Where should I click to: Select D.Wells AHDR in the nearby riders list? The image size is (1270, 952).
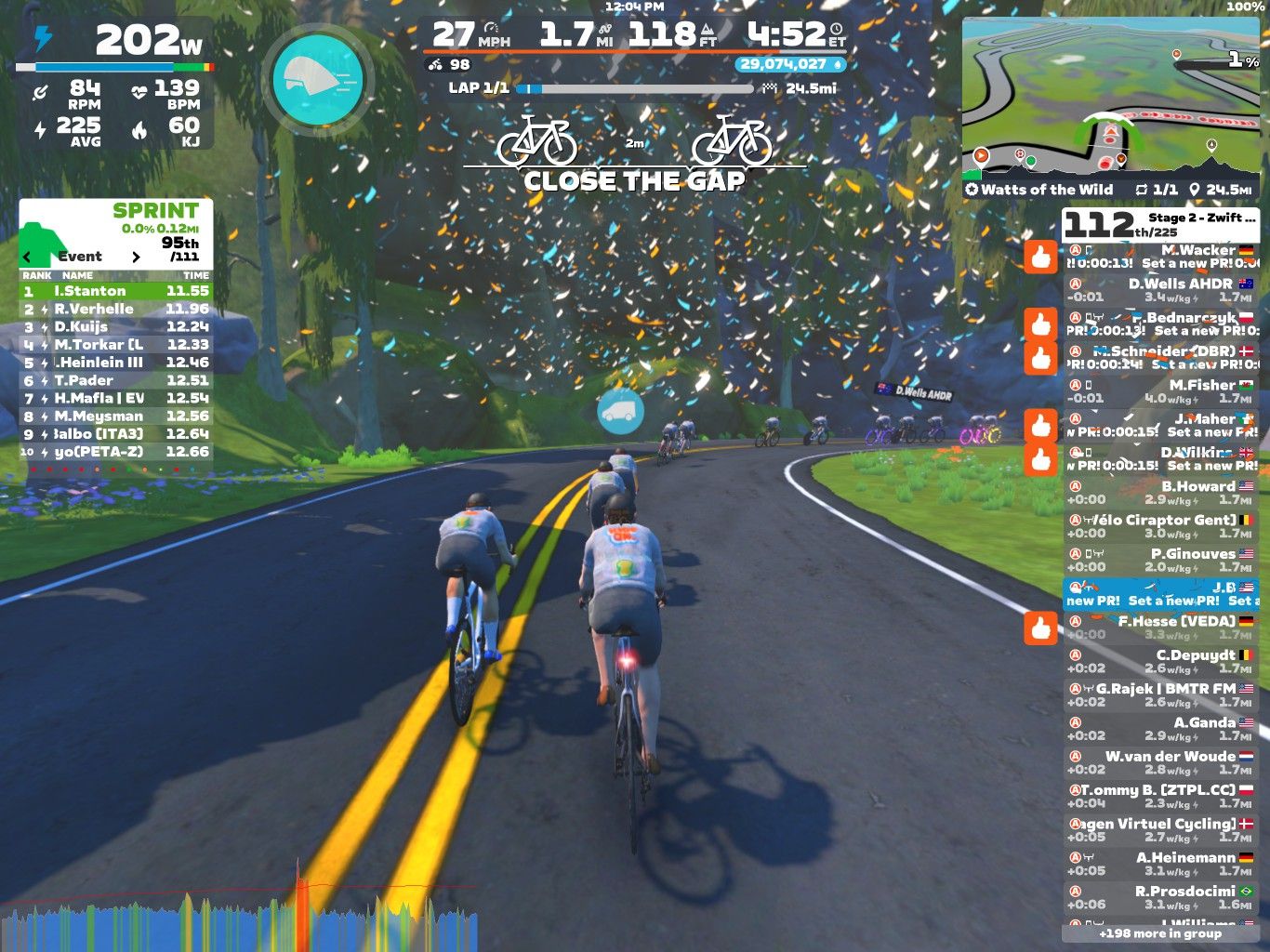point(1159,290)
